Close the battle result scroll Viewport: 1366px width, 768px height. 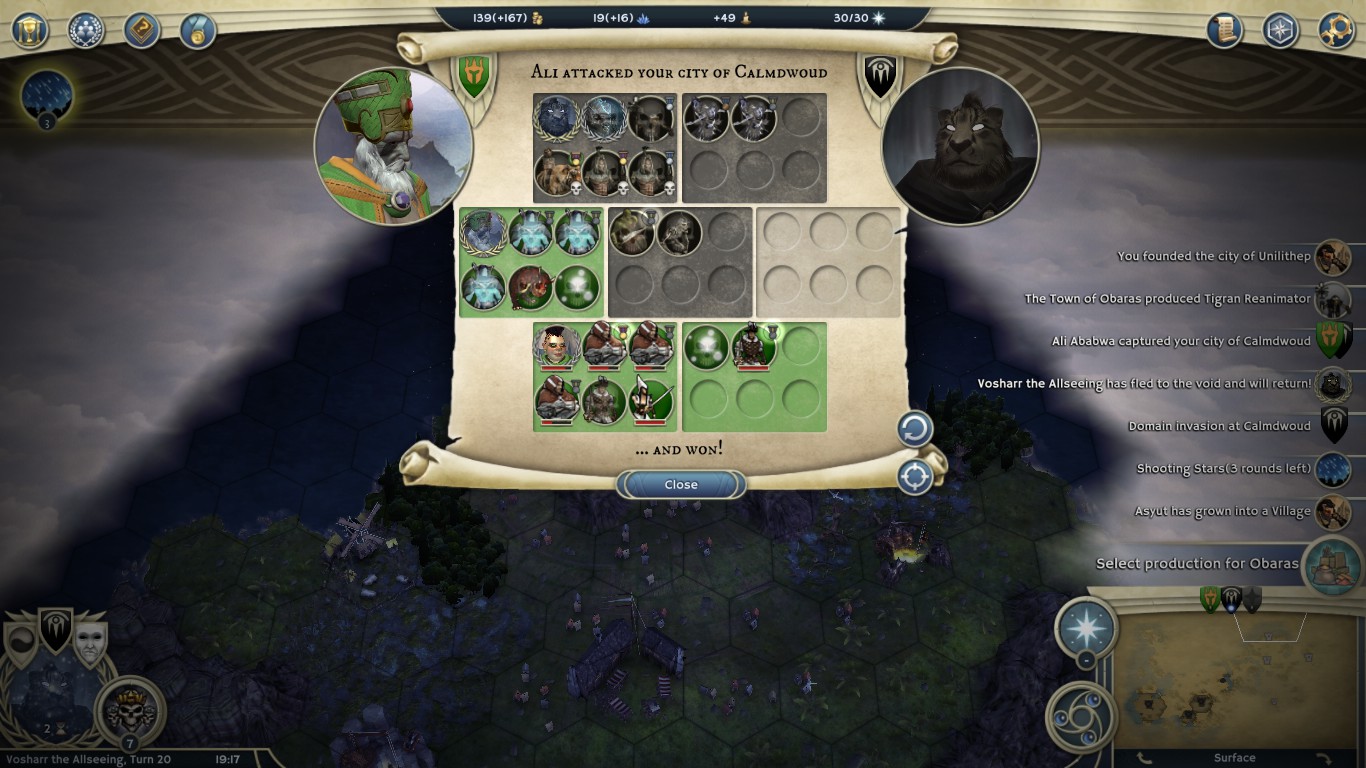click(x=681, y=485)
